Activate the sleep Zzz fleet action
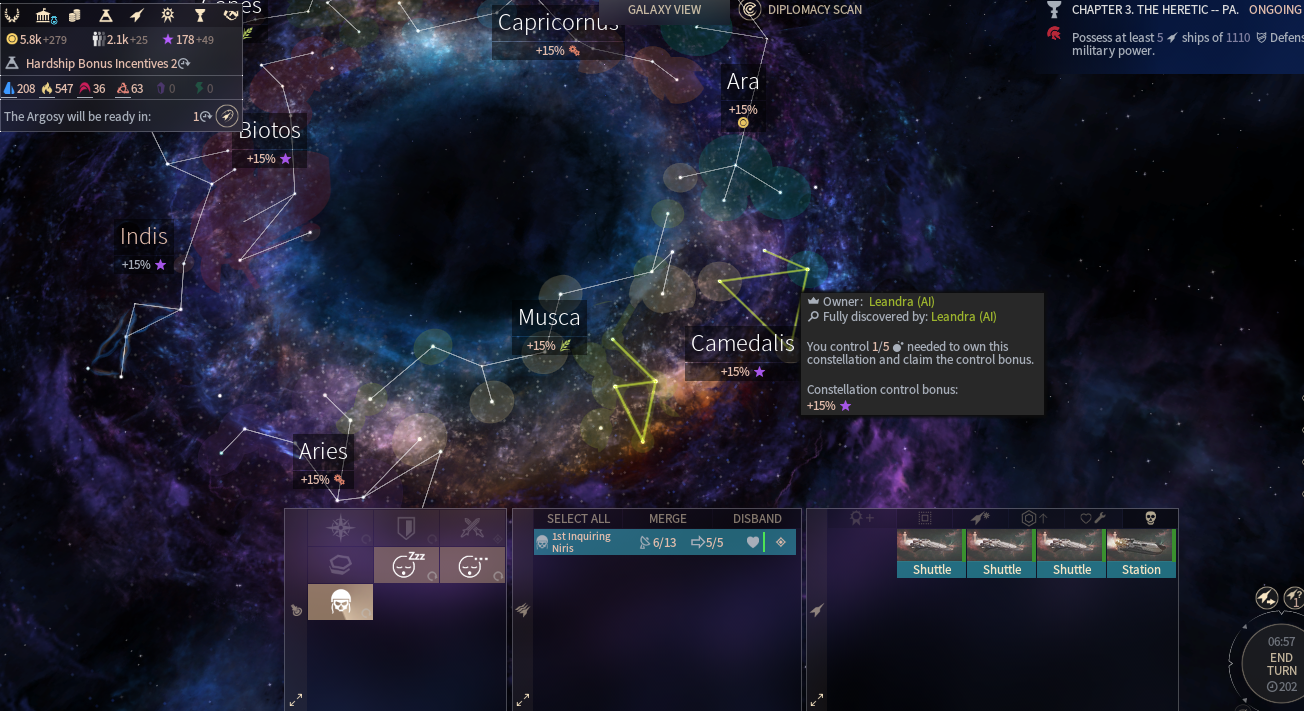1304x711 pixels. pyautogui.click(x=406, y=565)
